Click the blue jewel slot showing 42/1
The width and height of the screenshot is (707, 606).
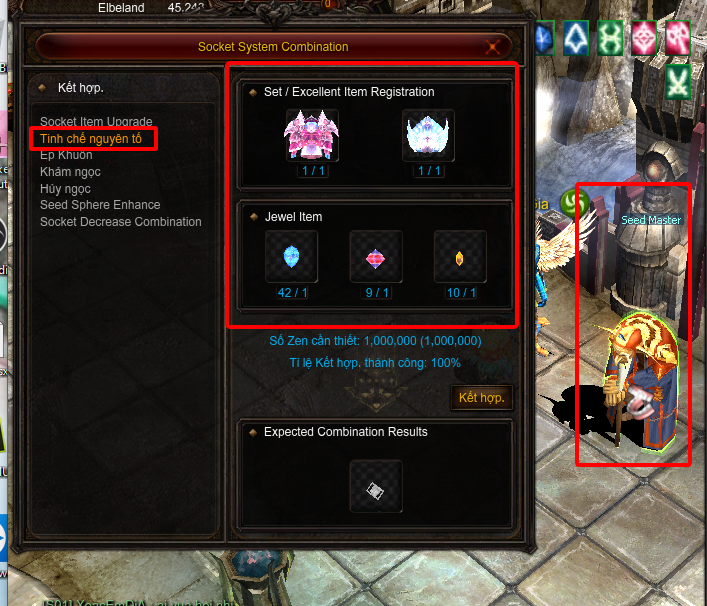coord(291,257)
